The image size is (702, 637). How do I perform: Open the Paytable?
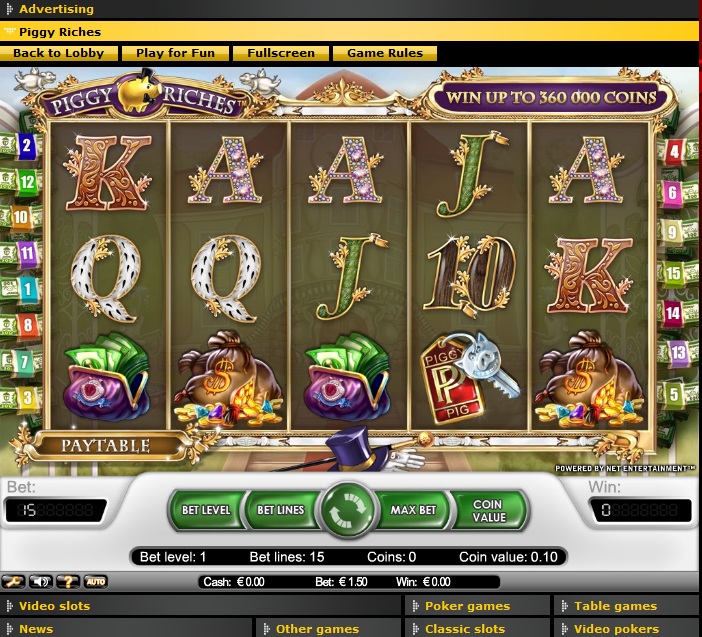(105, 445)
